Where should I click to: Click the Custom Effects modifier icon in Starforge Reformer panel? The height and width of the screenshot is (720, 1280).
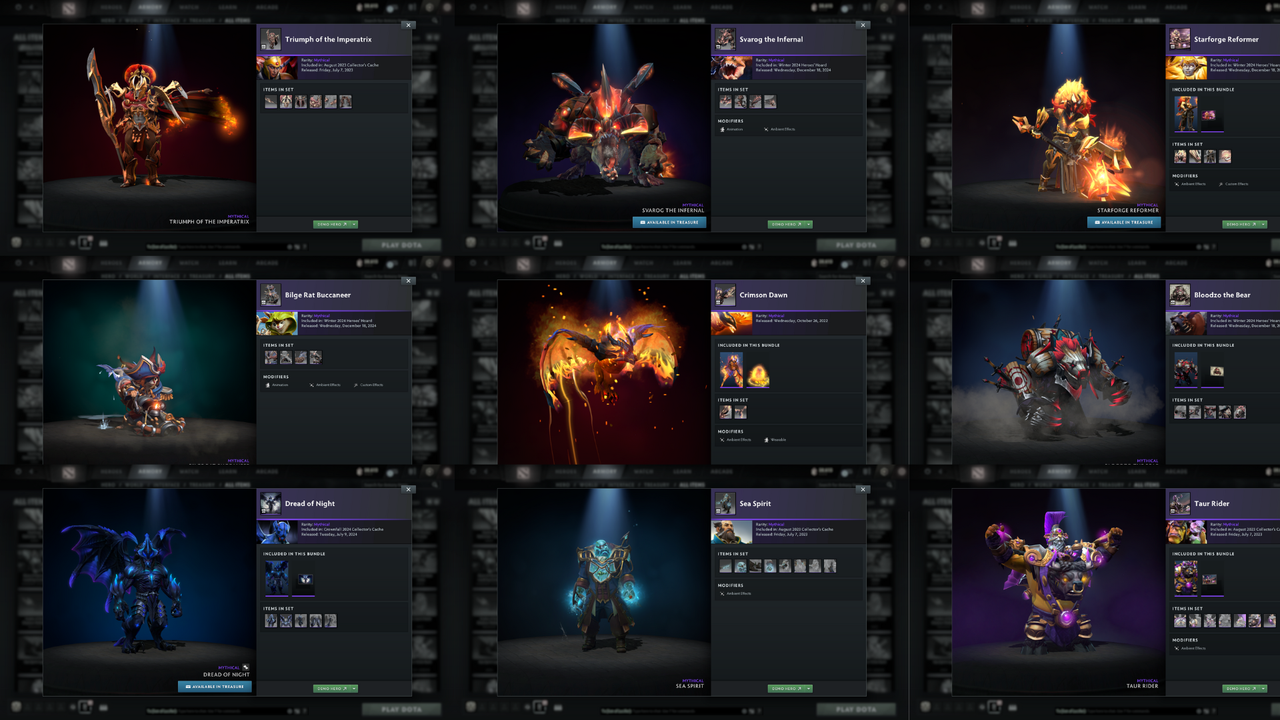tap(1222, 184)
